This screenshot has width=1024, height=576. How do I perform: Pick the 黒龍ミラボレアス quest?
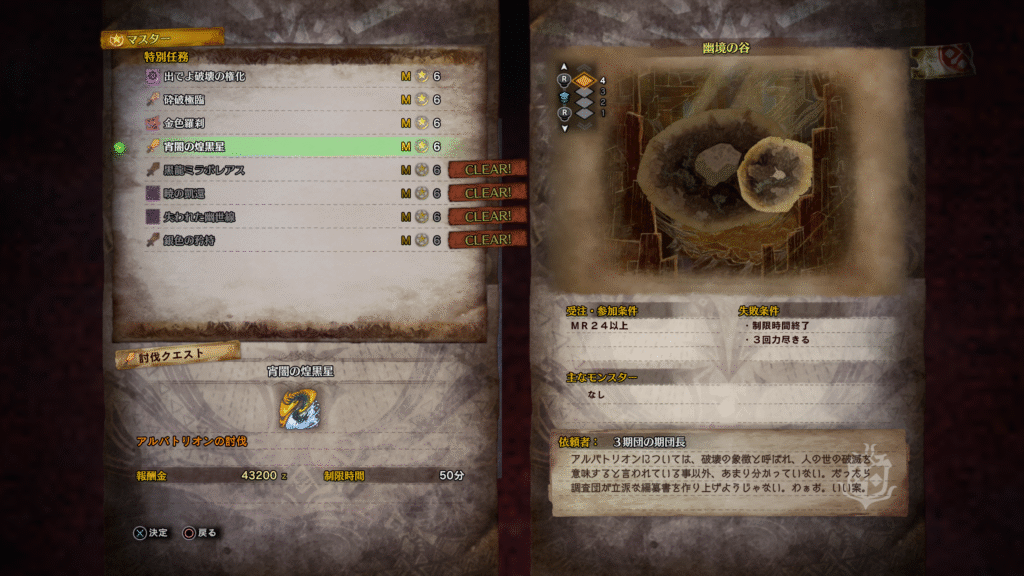tap(205, 170)
